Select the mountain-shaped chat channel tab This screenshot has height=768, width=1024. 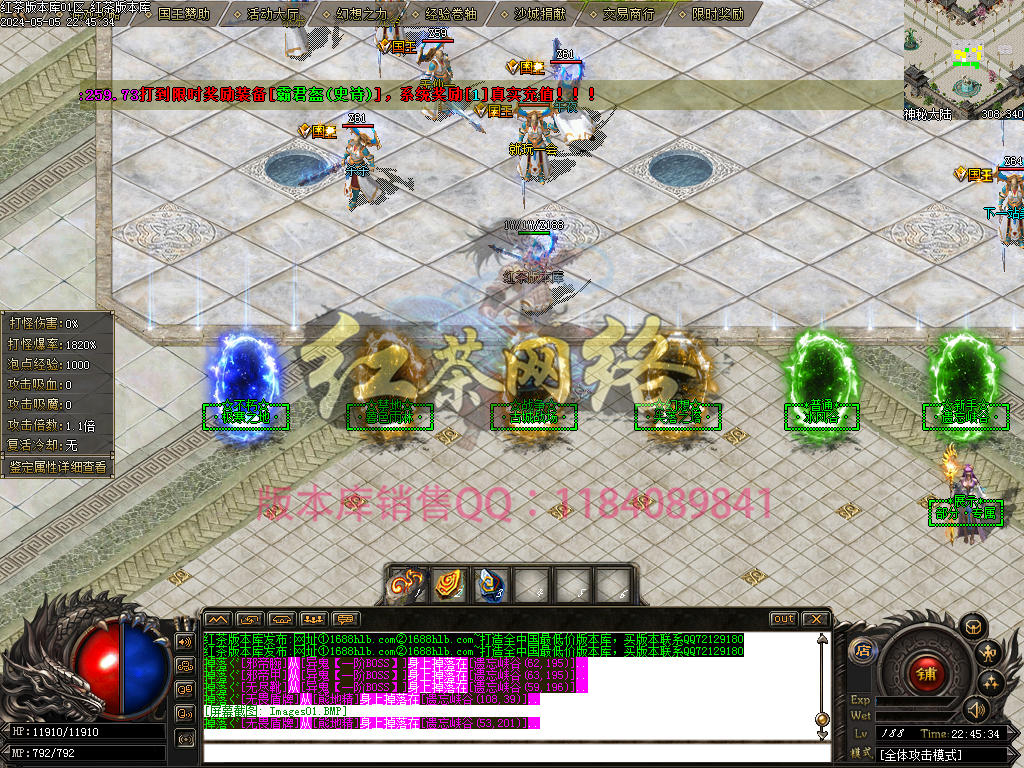[x=218, y=619]
